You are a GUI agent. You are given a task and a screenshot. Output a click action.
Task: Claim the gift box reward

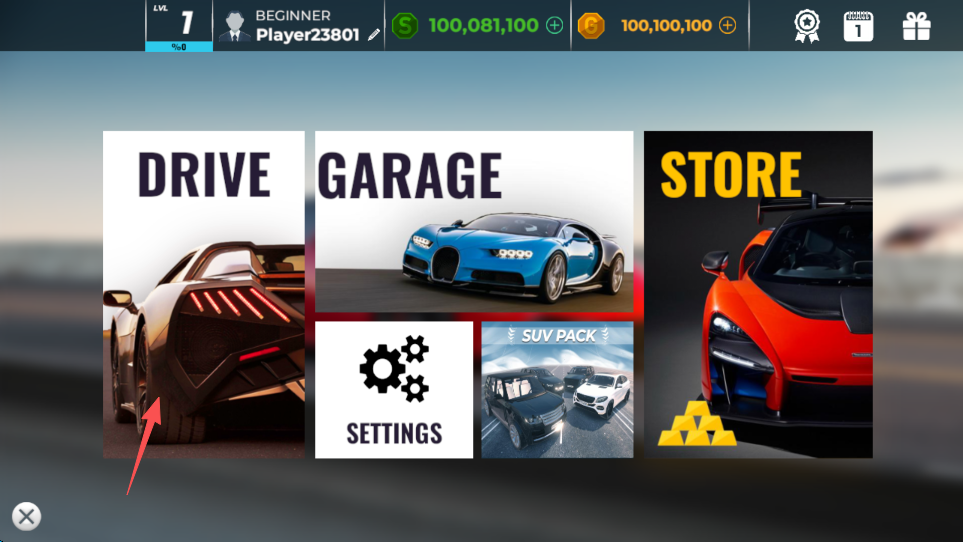pyautogui.click(x=916, y=26)
